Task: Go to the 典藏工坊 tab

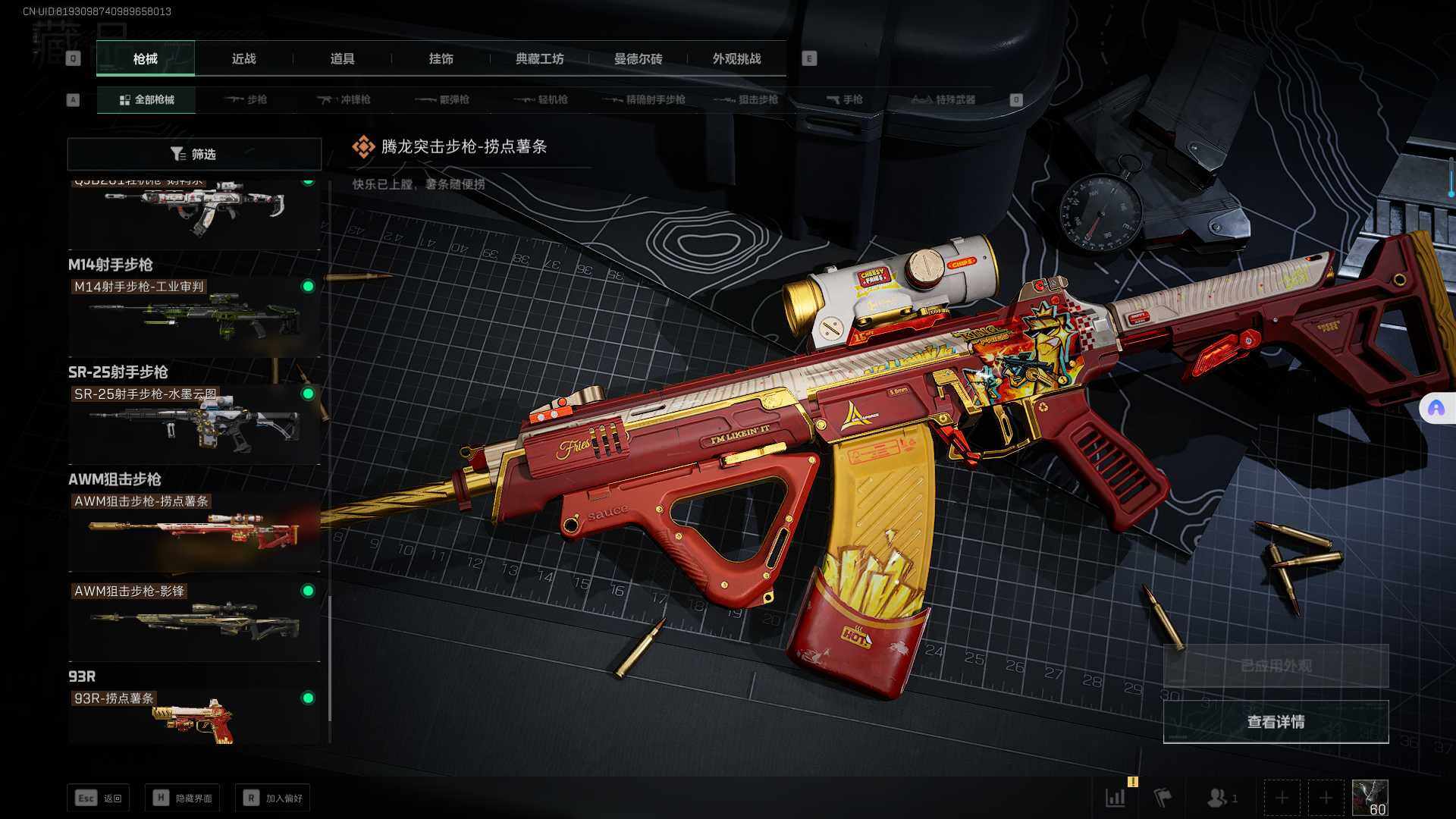Action: [x=539, y=58]
